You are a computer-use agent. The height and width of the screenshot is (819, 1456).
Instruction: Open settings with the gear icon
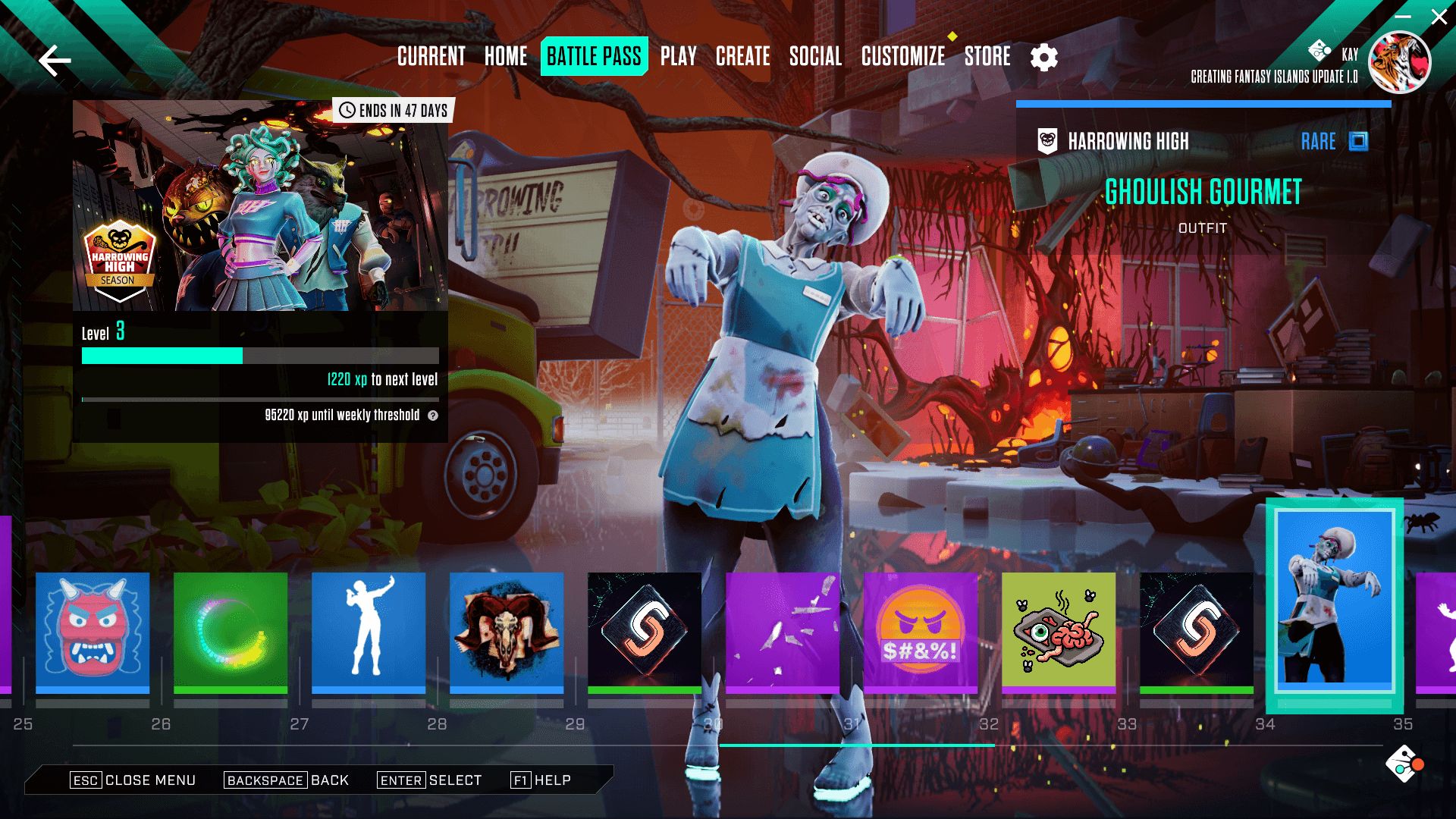(1044, 57)
